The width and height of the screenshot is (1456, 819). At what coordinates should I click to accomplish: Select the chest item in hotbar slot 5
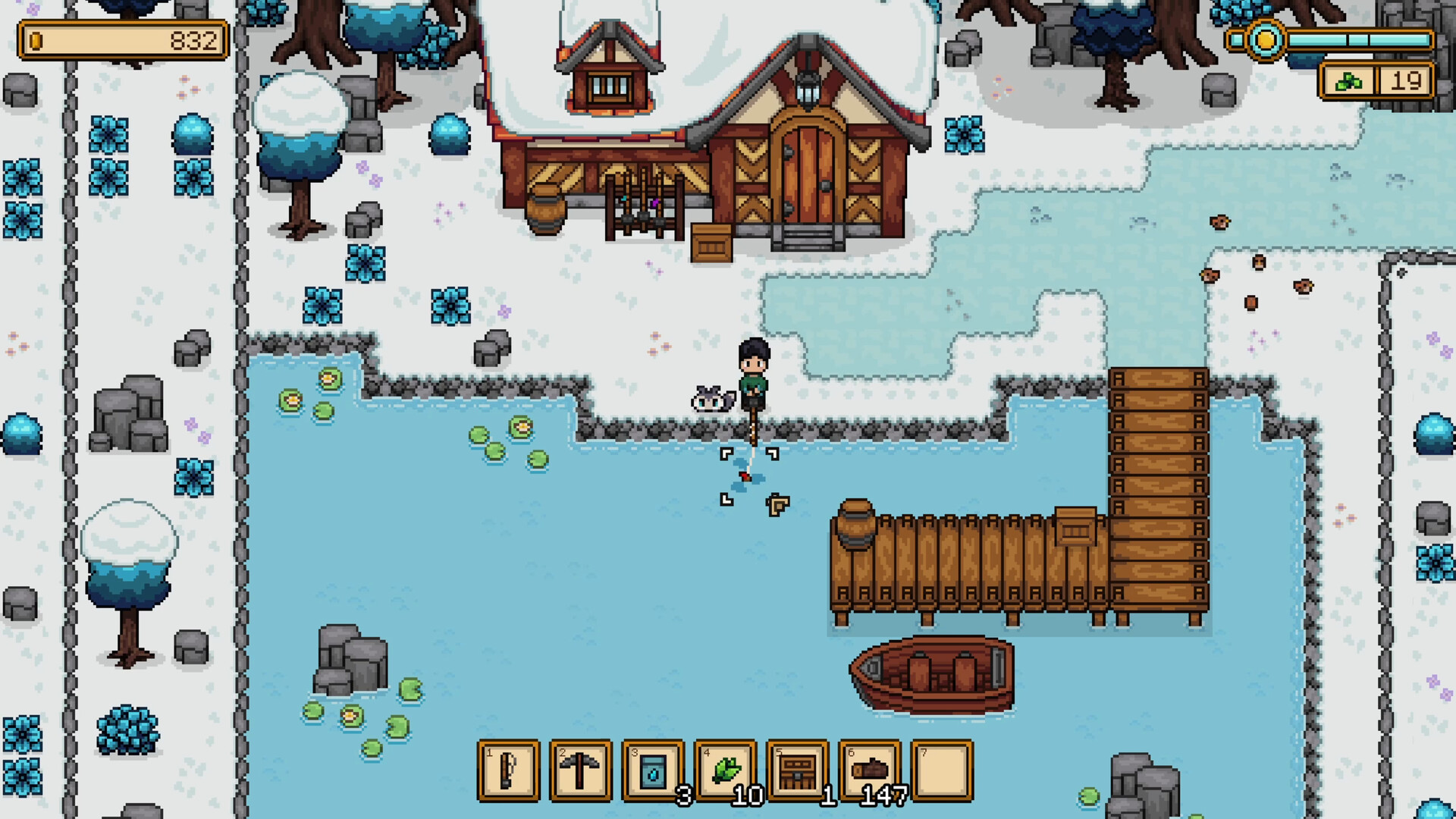798,770
